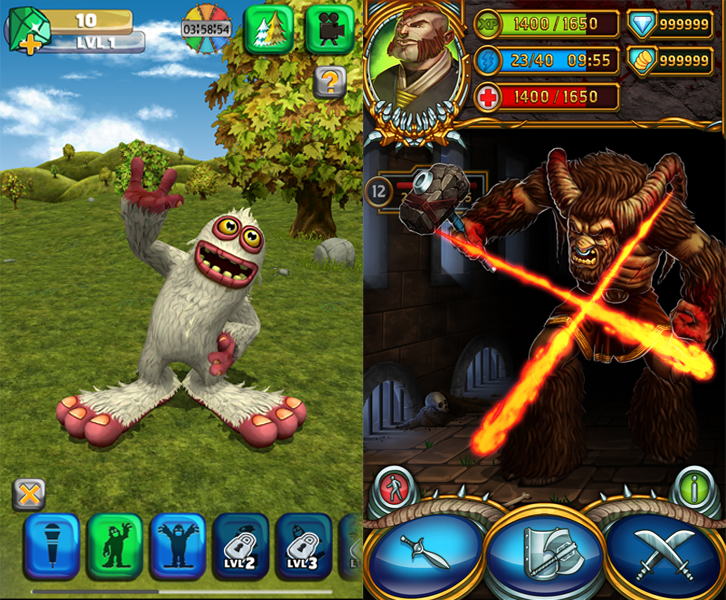This screenshot has height=600, width=726.
Task: Choose the green waving monster pose
Action: pos(114,546)
